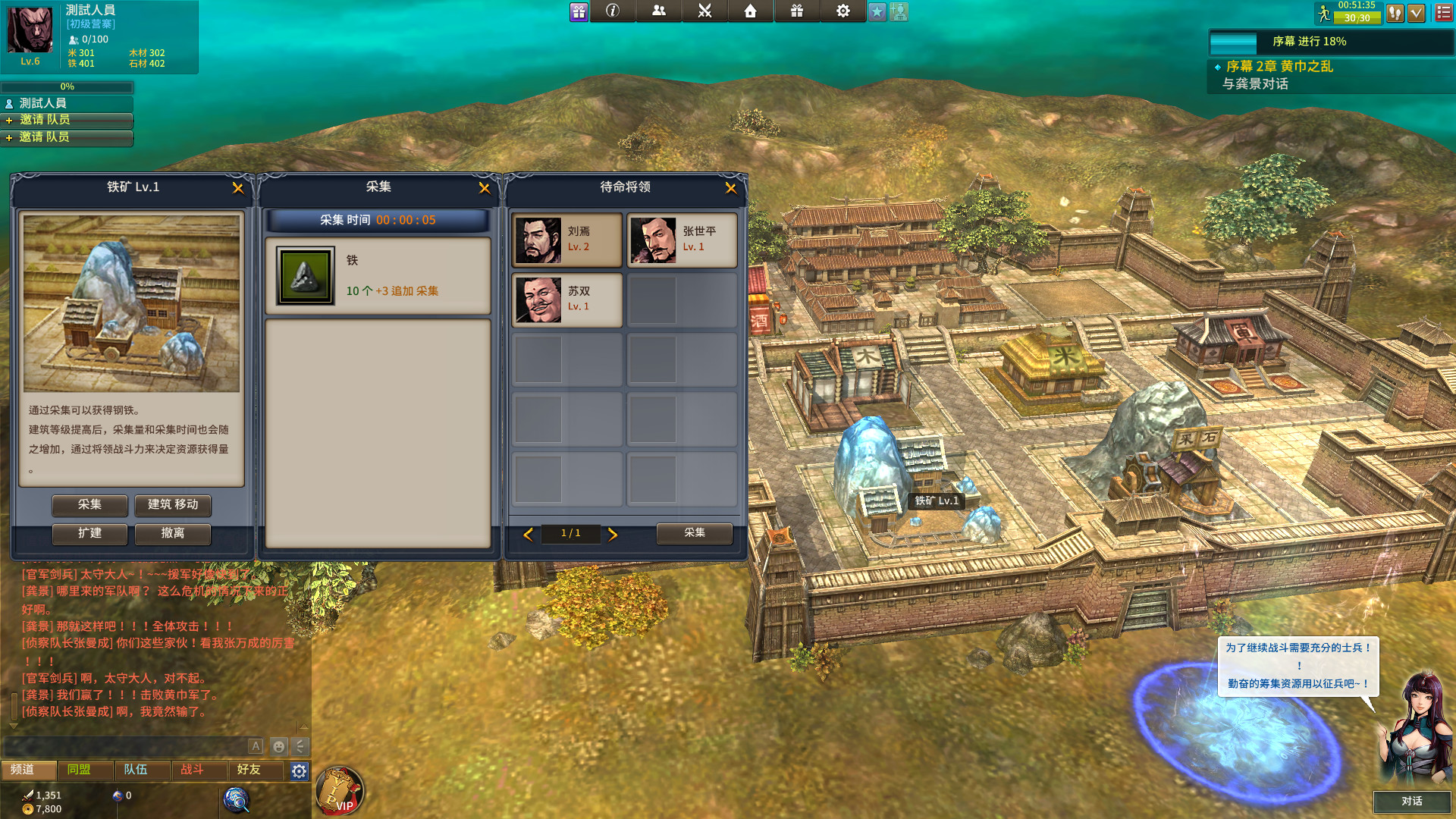The image size is (1456, 819).
Task: Open the gear settings icon in top bar
Action: click(843, 11)
